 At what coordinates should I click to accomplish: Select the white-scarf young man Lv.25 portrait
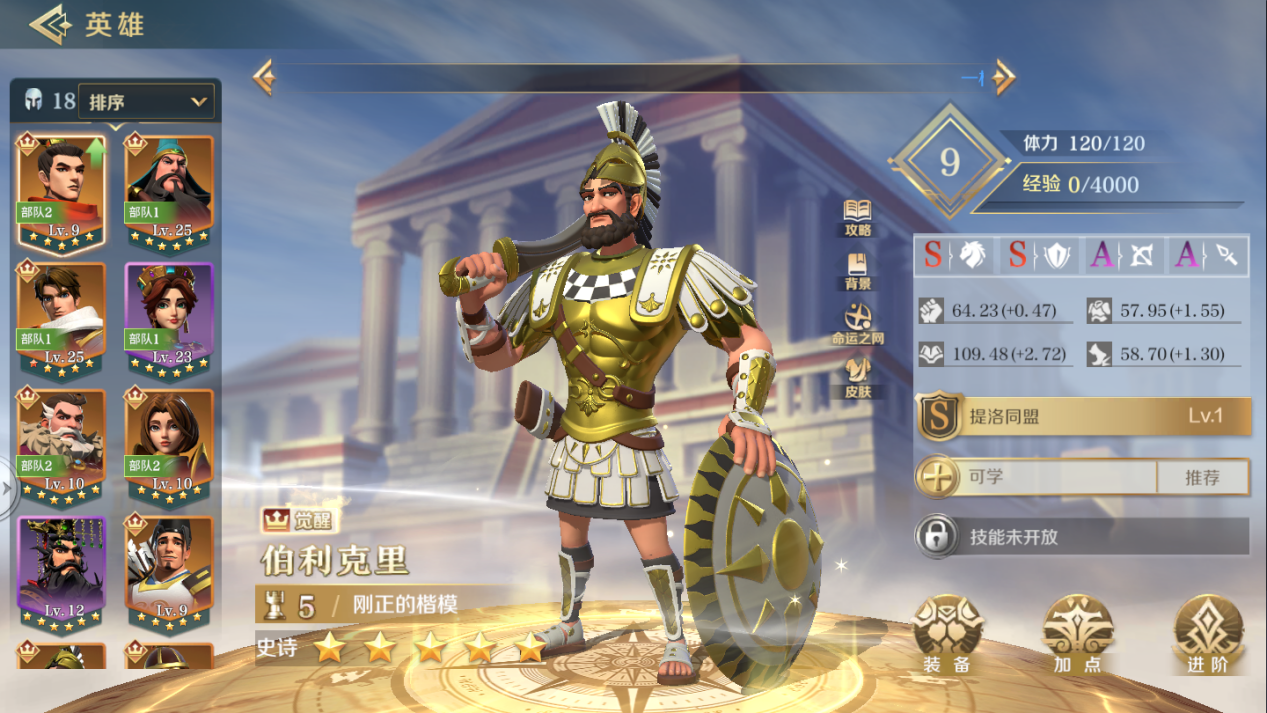point(61,317)
